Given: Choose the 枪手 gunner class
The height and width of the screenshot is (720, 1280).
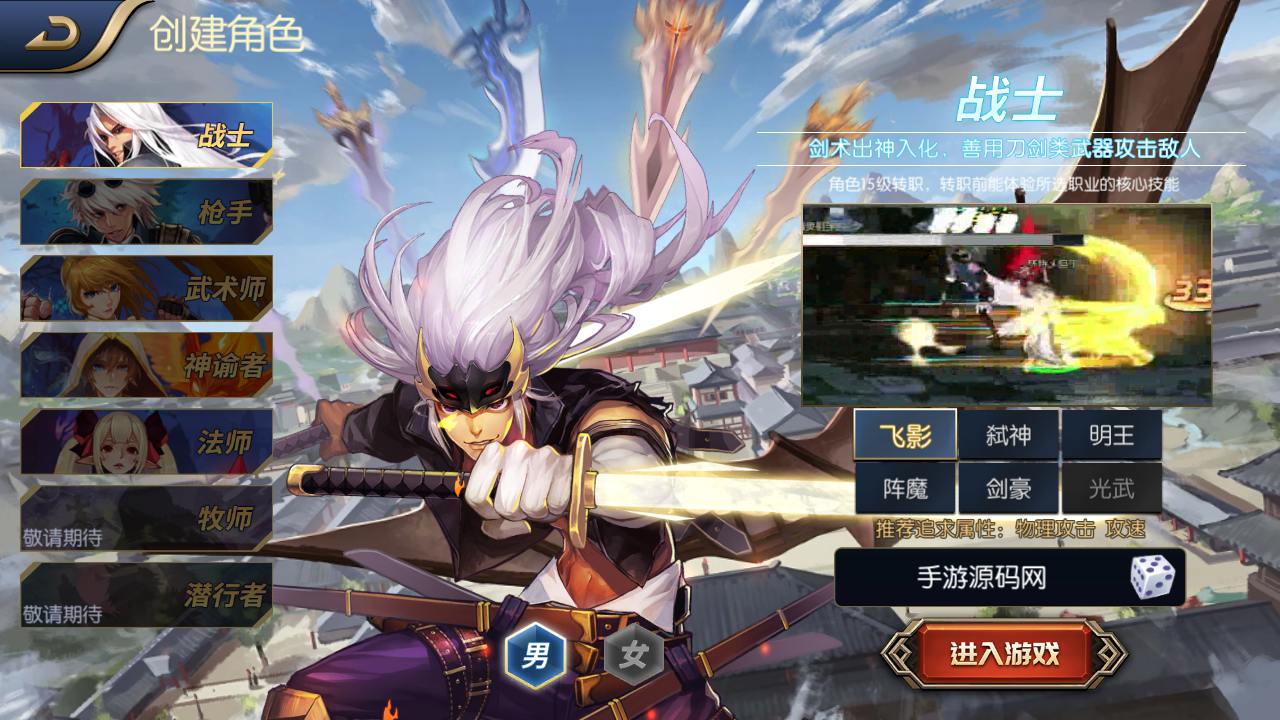Looking at the screenshot, I should pos(146,212).
